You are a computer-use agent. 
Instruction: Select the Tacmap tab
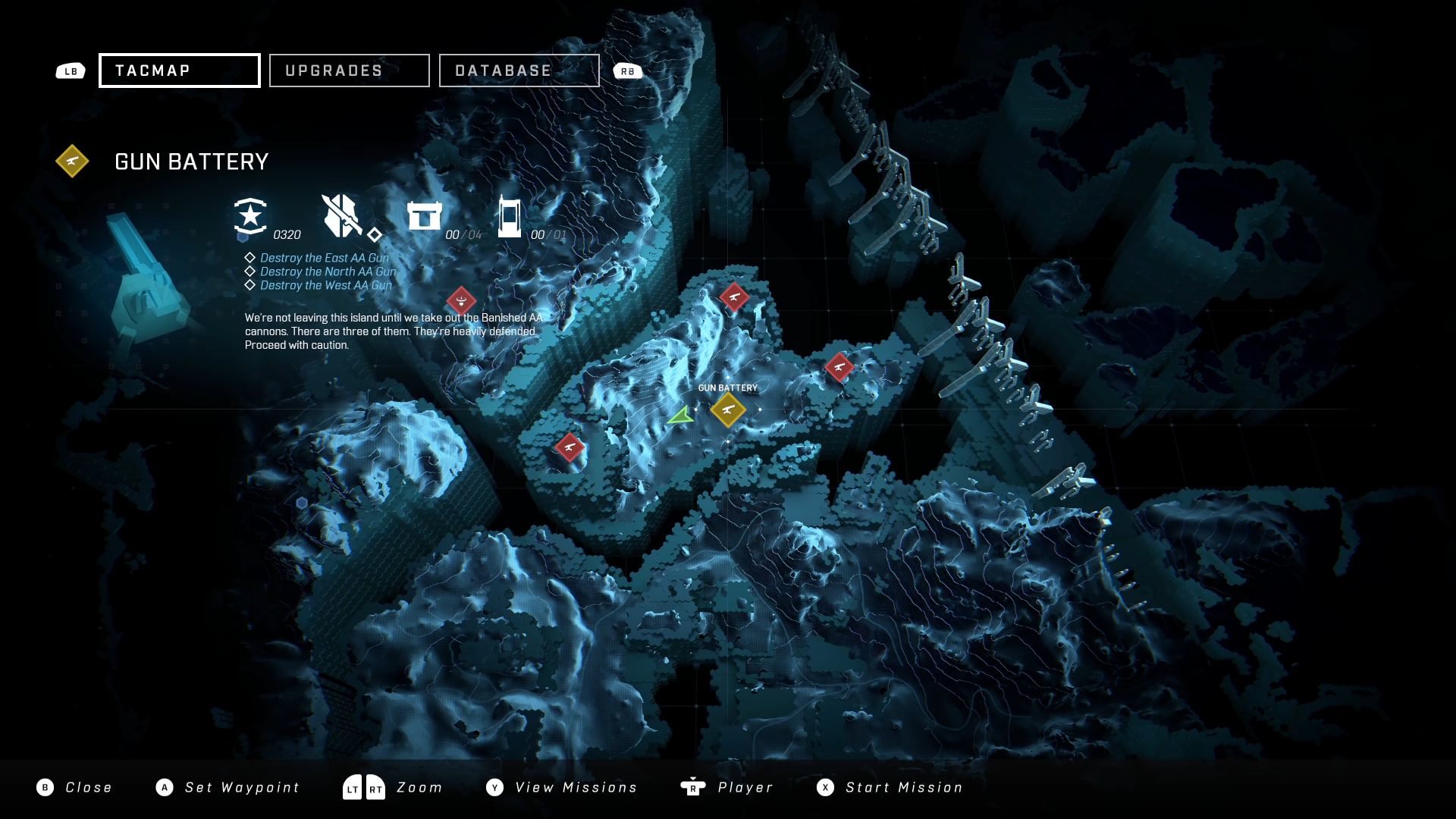point(180,71)
